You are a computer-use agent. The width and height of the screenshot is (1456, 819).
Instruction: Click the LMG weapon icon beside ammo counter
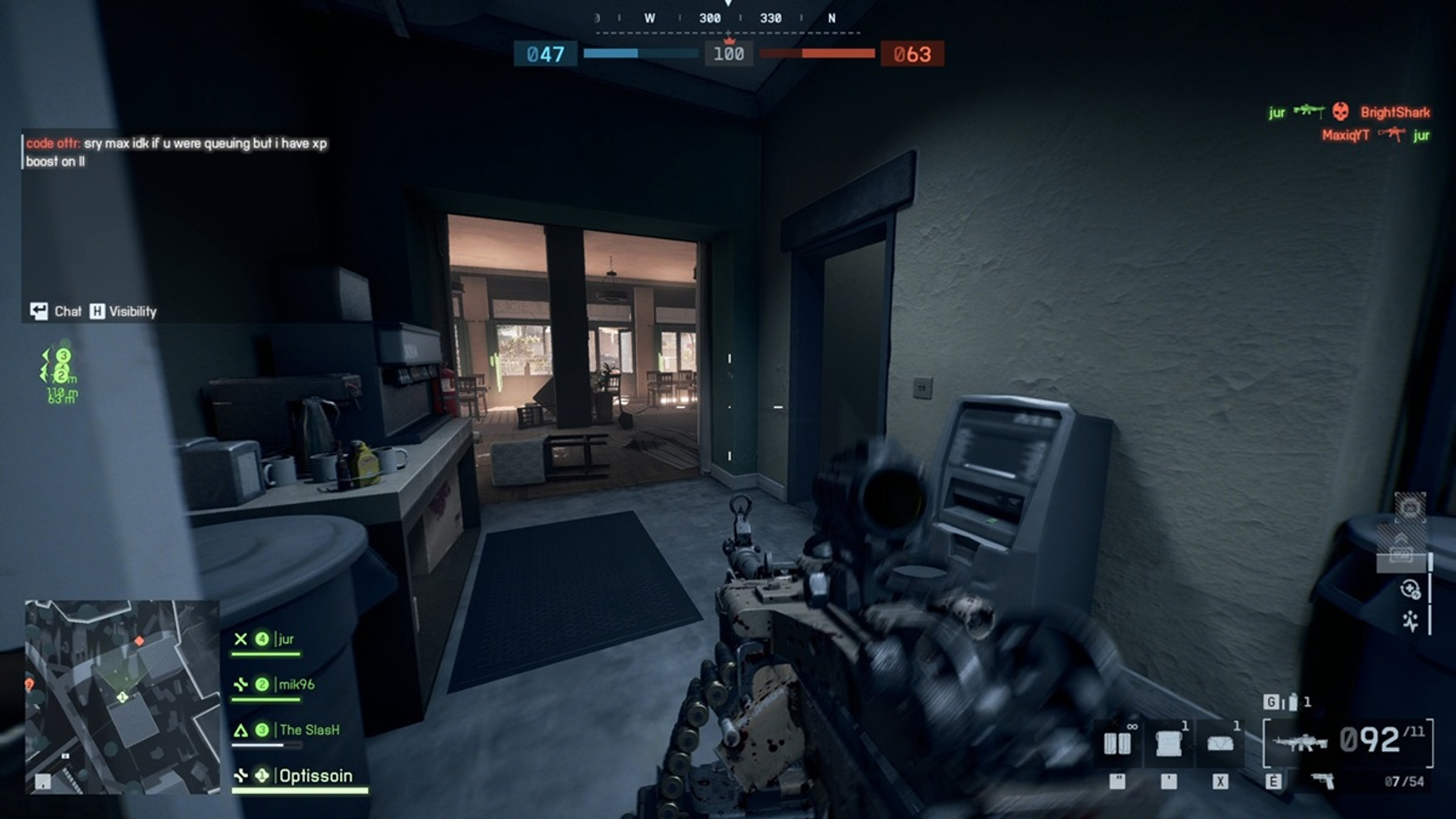pos(1299,743)
